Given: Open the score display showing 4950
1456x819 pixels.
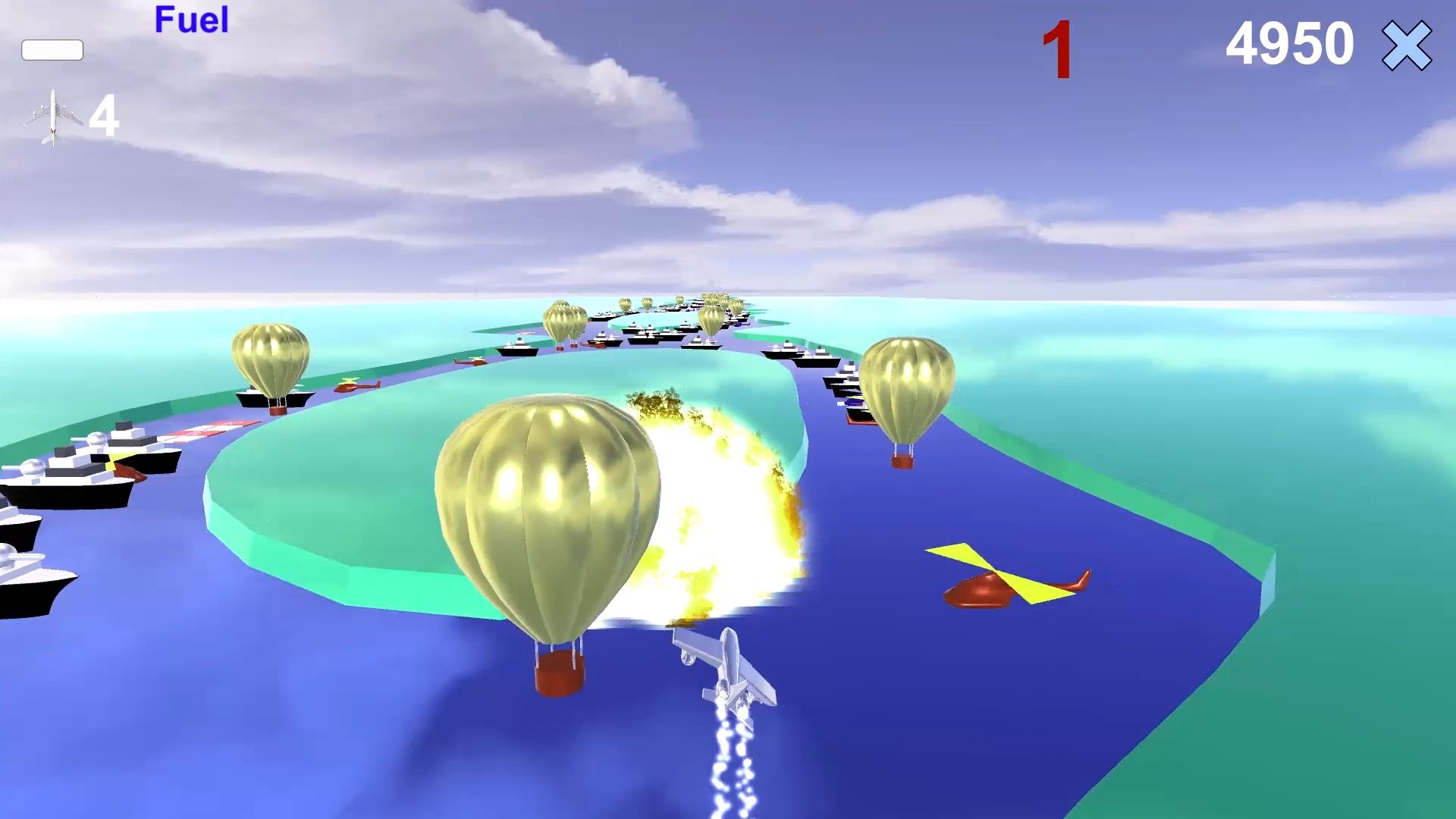Looking at the screenshot, I should coord(1289,45).
